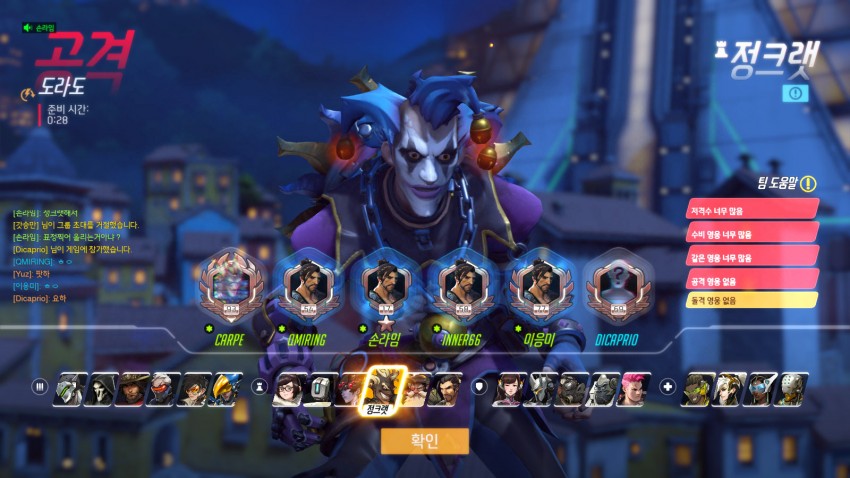The width and height of the screenshot is (850, 478).
Task: Choose Roadhog from the tank row
Action: [x=571, y=388]
